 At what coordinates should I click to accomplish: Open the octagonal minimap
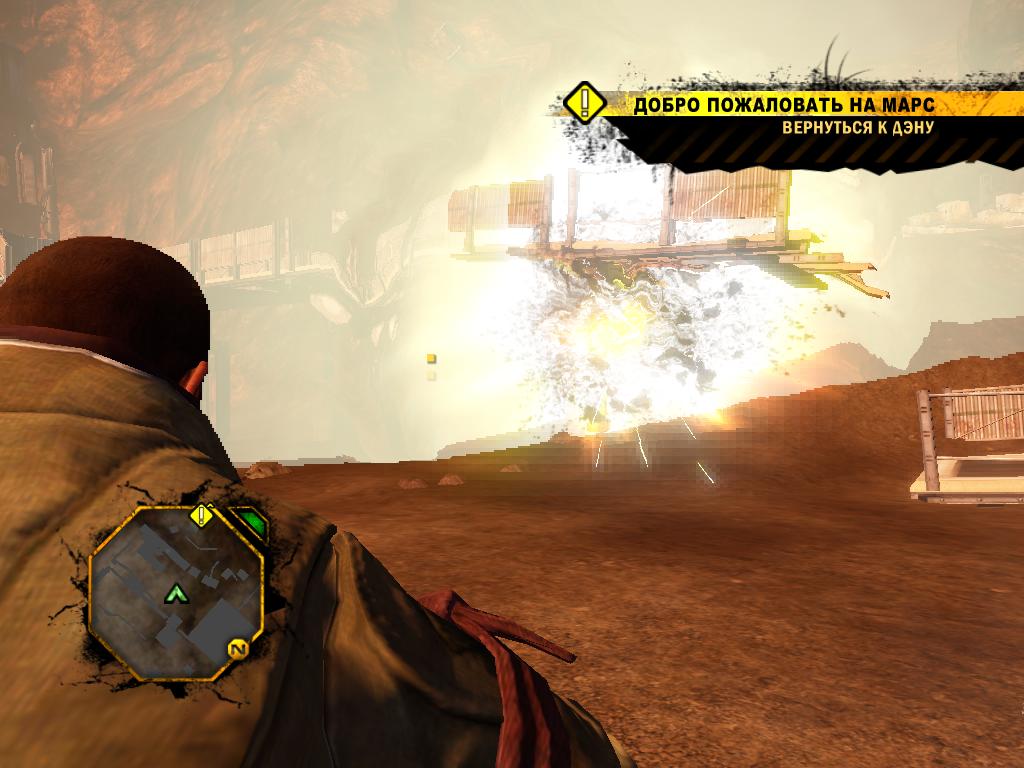pos(176,592)
